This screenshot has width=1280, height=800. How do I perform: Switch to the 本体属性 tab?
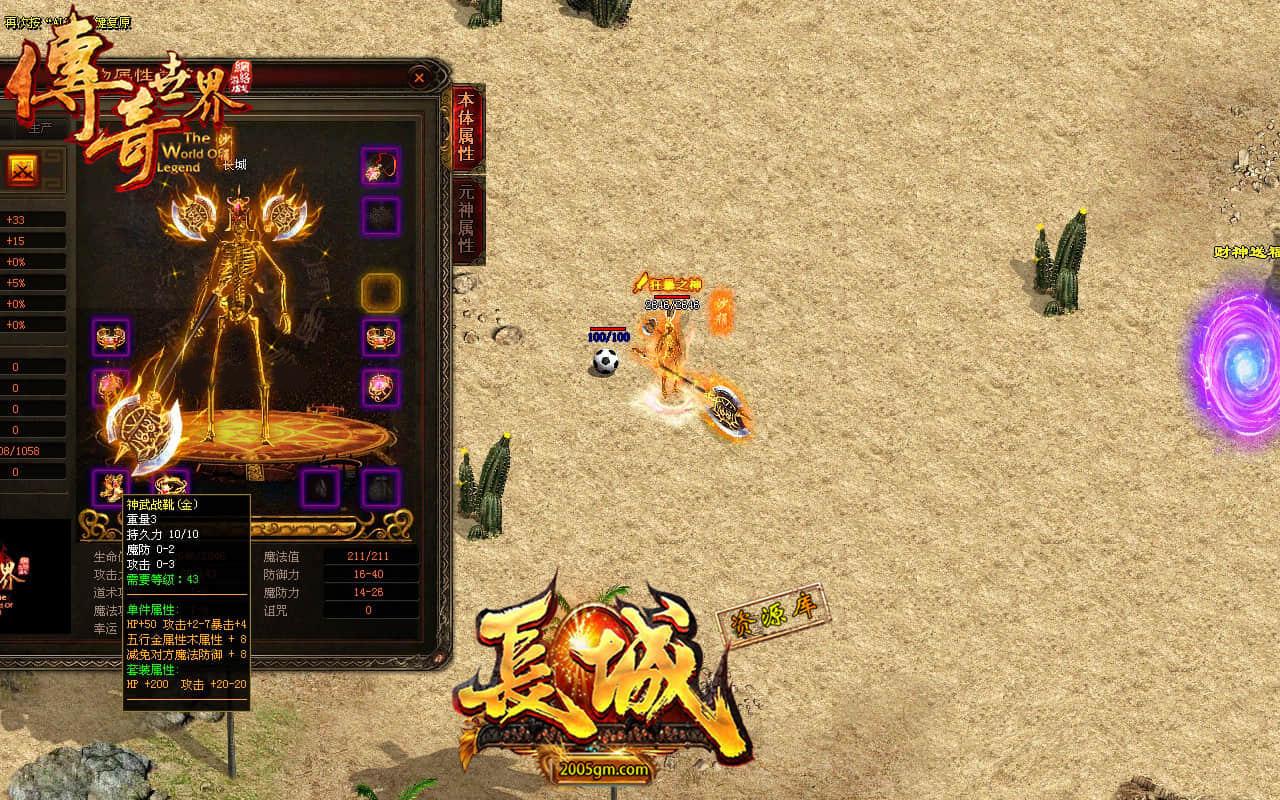(467, 127)
